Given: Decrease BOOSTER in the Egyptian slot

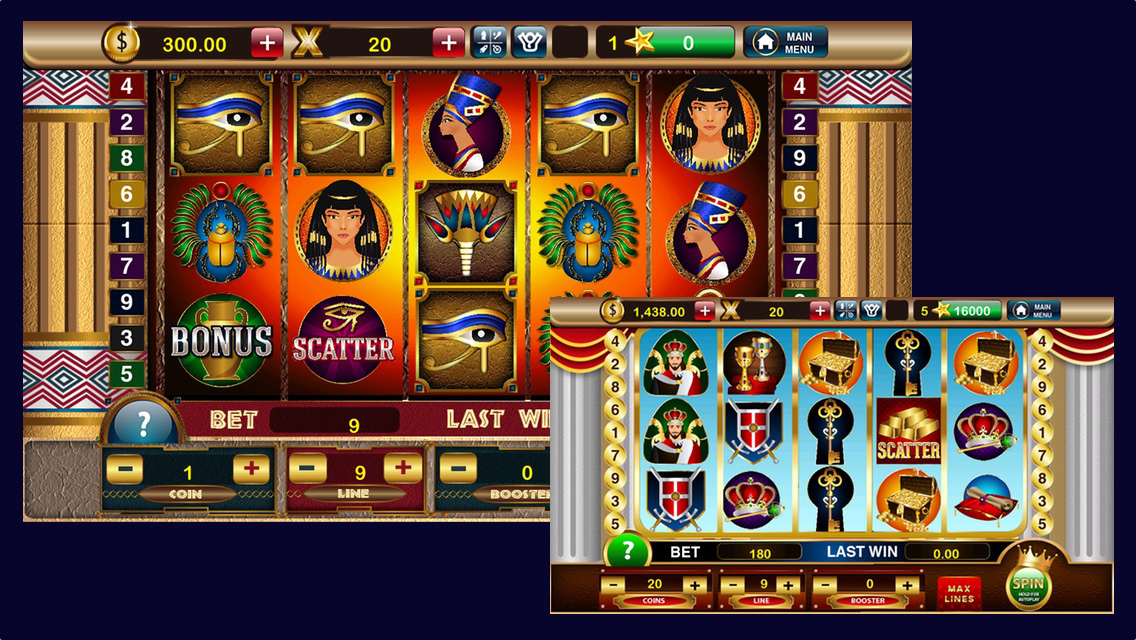Looking at the screenshot, I should point(458,467).
